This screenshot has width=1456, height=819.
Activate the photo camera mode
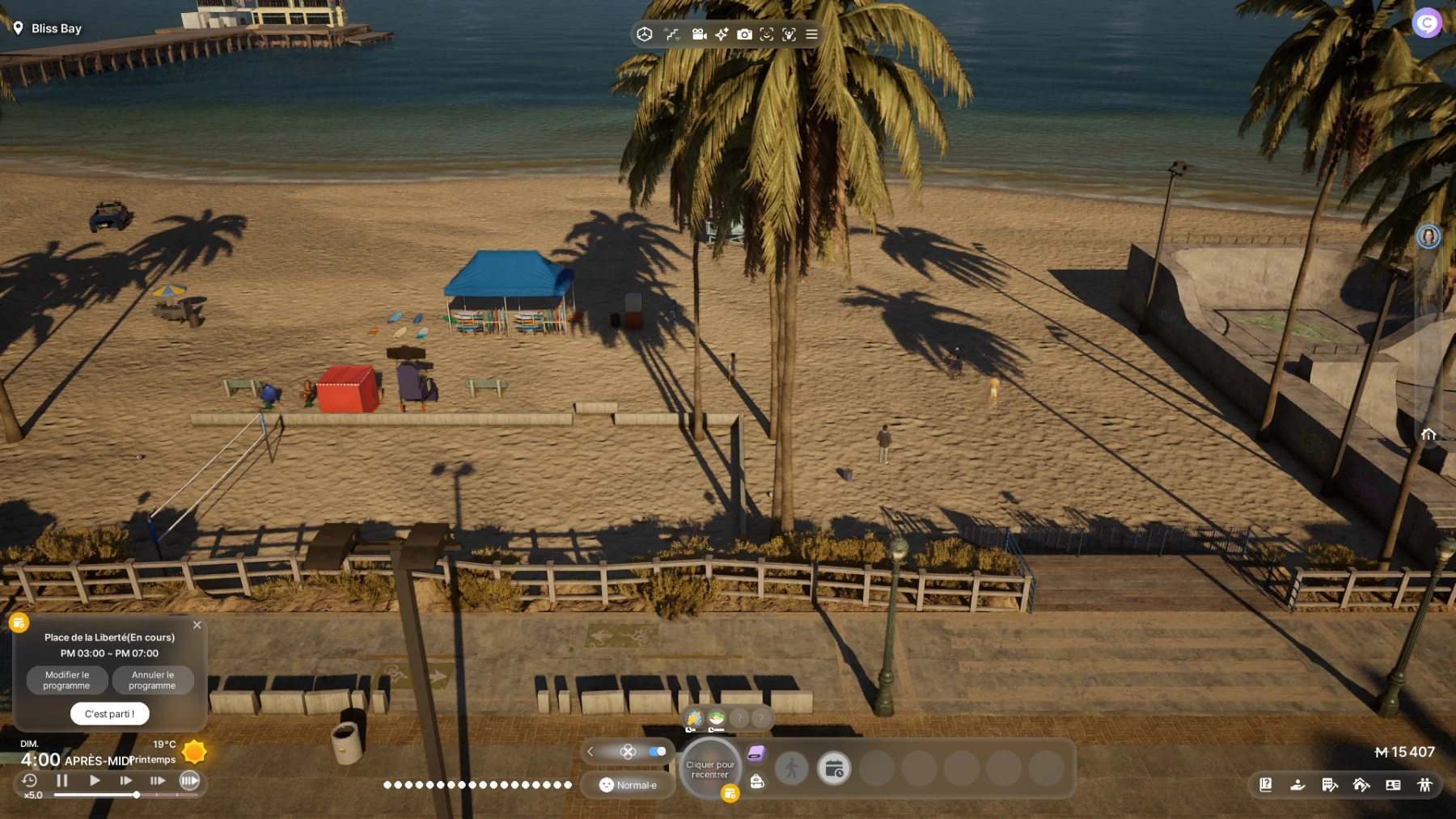point(744,34)
